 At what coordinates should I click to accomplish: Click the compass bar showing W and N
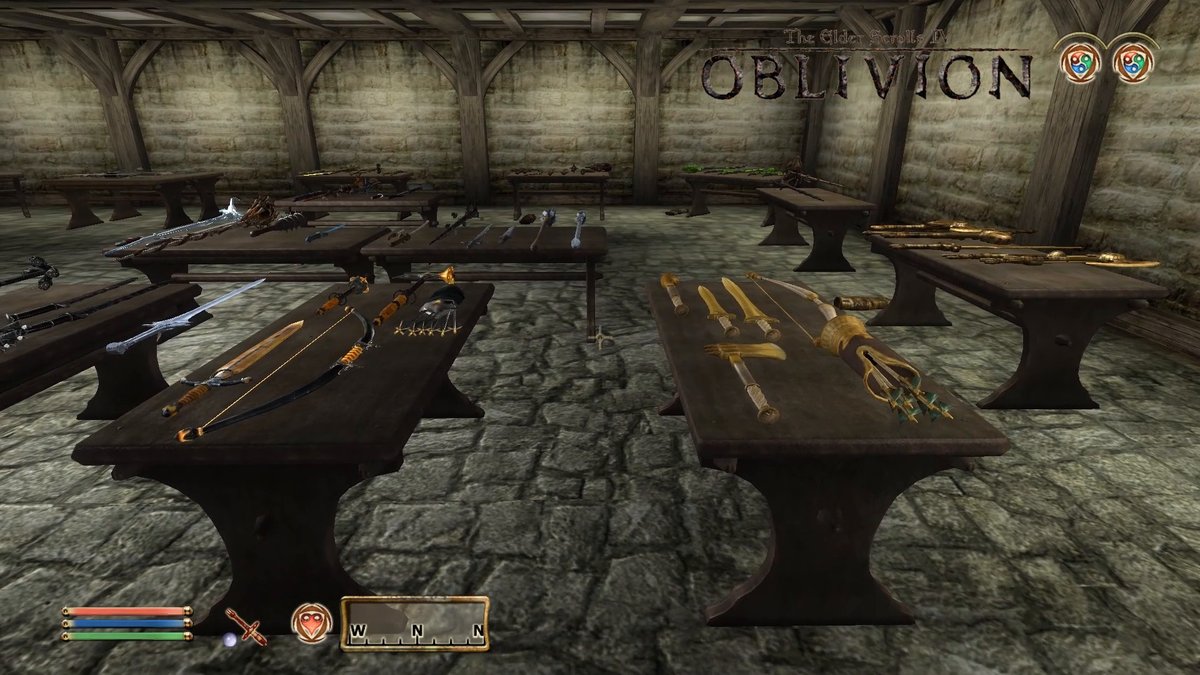pos(414,624)
